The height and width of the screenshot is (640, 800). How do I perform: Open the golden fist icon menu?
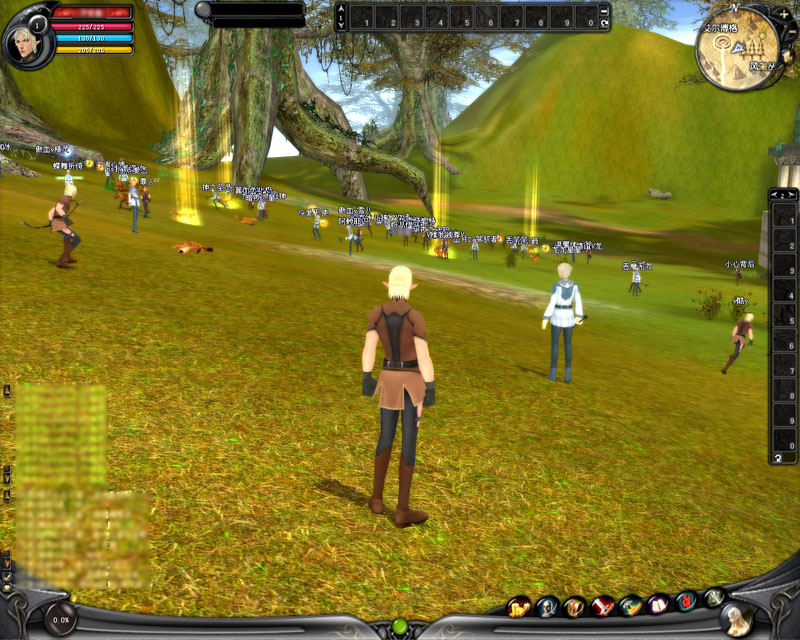[x=519, y=606]
